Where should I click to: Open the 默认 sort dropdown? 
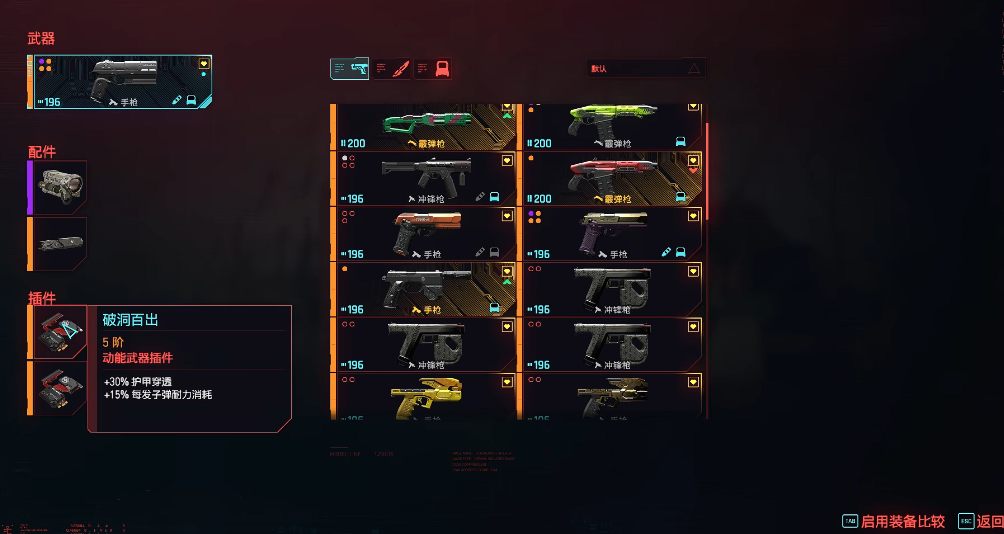tap(646, 69)
